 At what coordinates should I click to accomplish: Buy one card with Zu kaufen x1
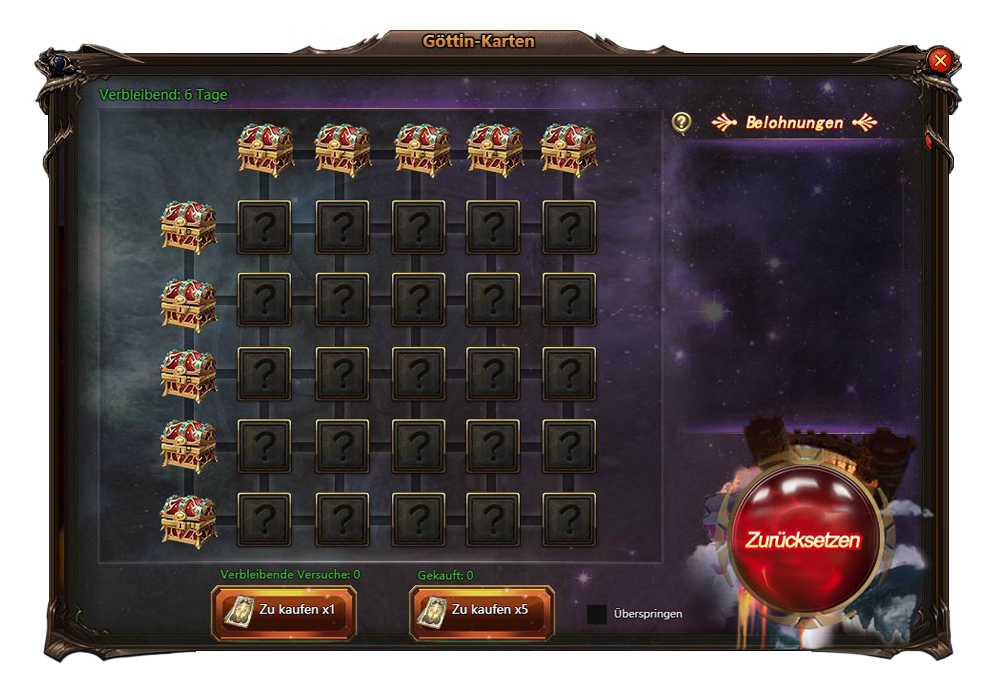(284, 611)
